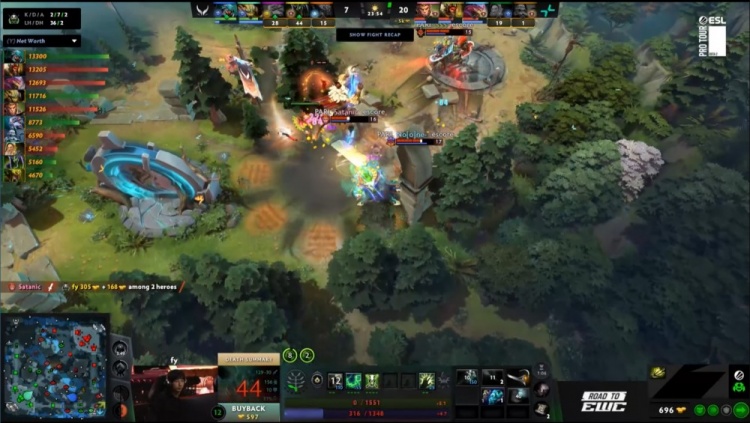
Task: Click the ESL Pro Tour logo
Action: point(712,34)
